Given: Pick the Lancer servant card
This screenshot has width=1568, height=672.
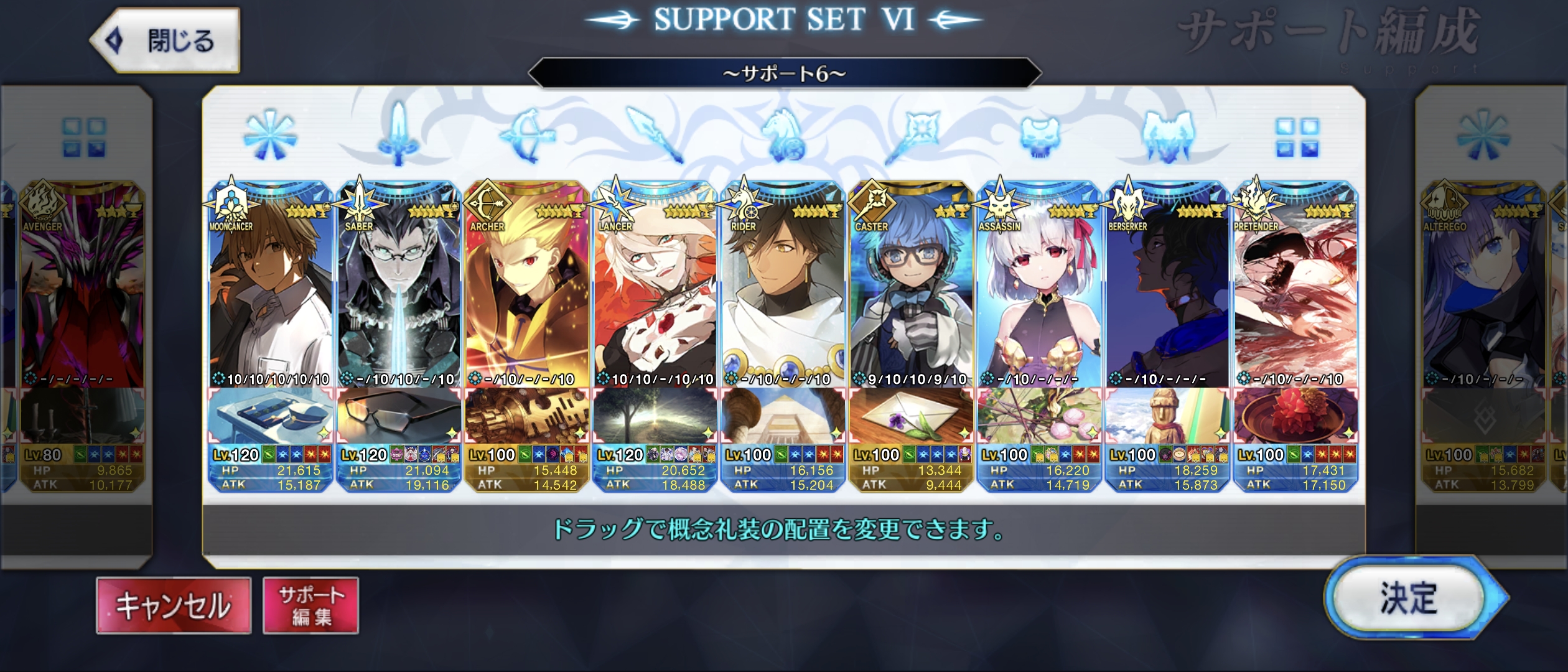Looking at the screenshot, I should point(655,286).
